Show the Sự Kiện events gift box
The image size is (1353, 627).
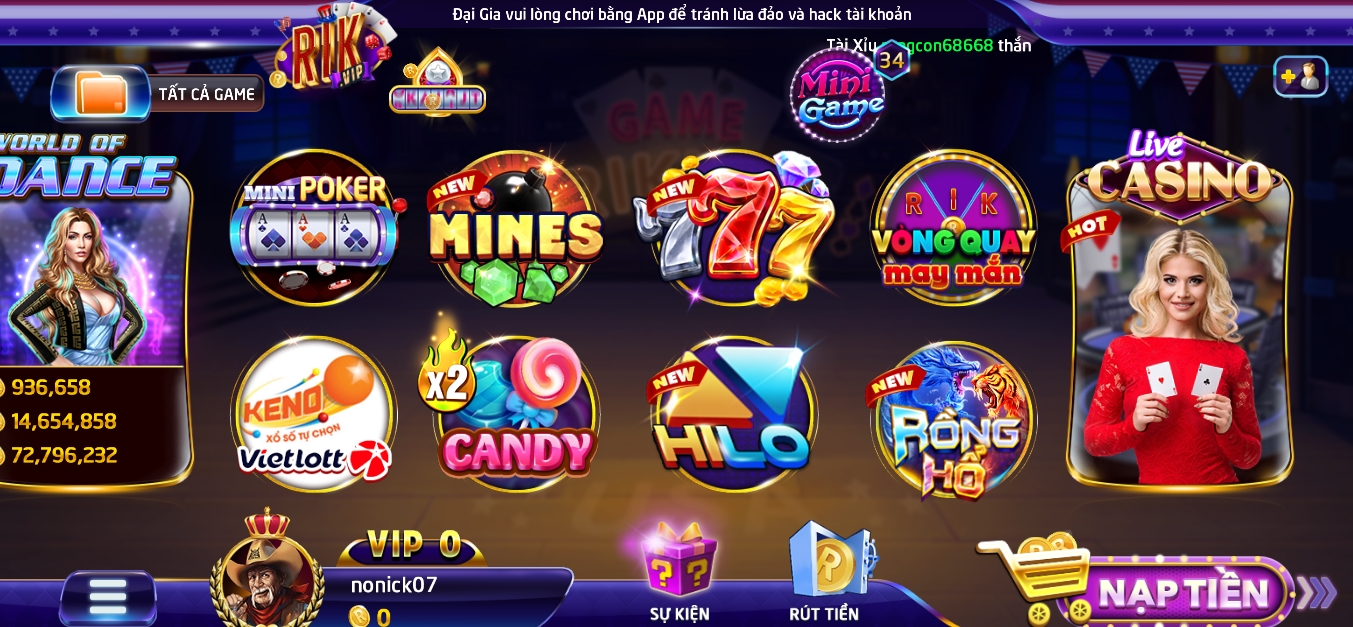(680, 566)
